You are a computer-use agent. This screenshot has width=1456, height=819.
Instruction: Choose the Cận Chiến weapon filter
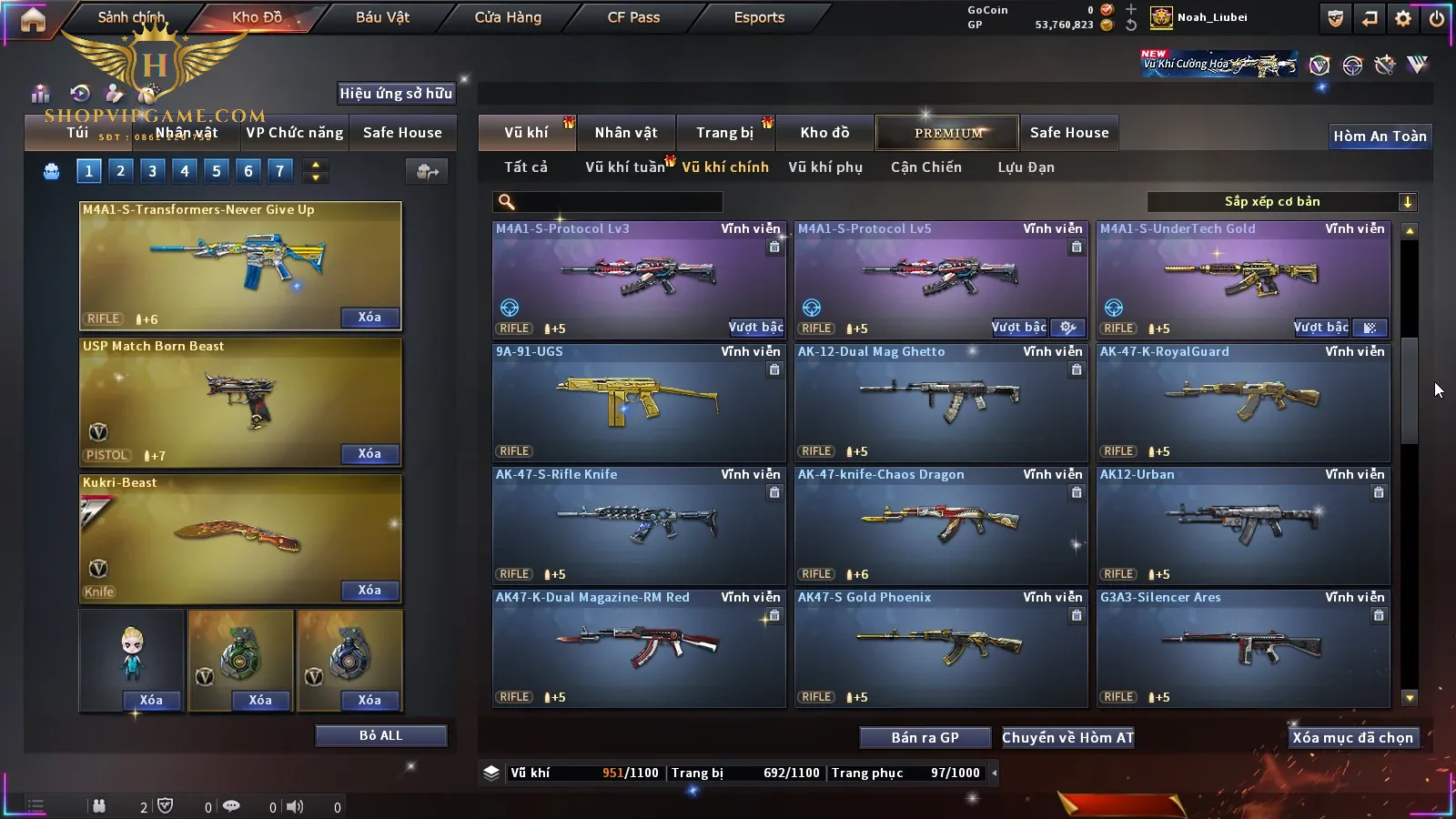tap(925, 167)
